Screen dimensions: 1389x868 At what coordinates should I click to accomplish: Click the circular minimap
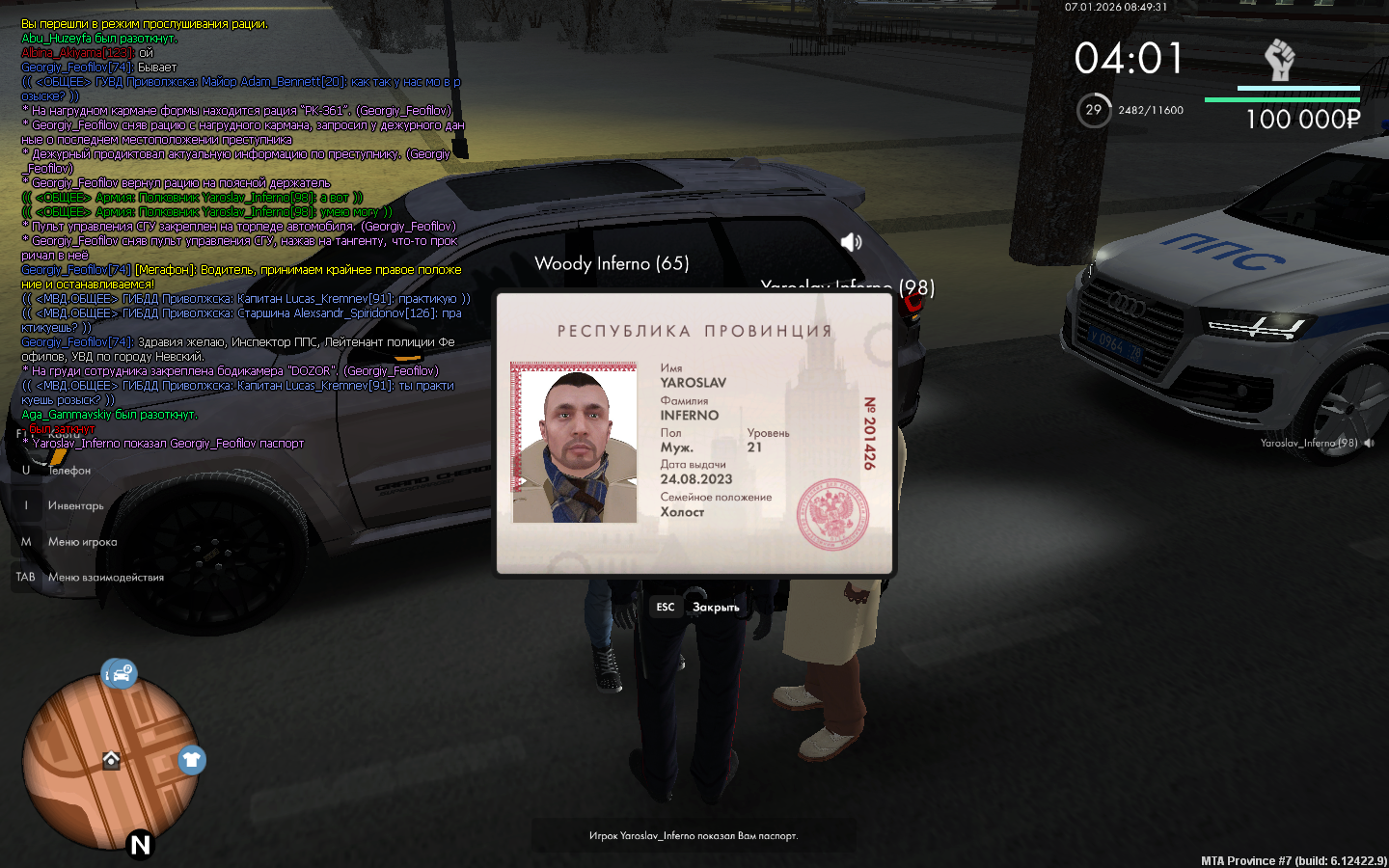pos(110,762)
